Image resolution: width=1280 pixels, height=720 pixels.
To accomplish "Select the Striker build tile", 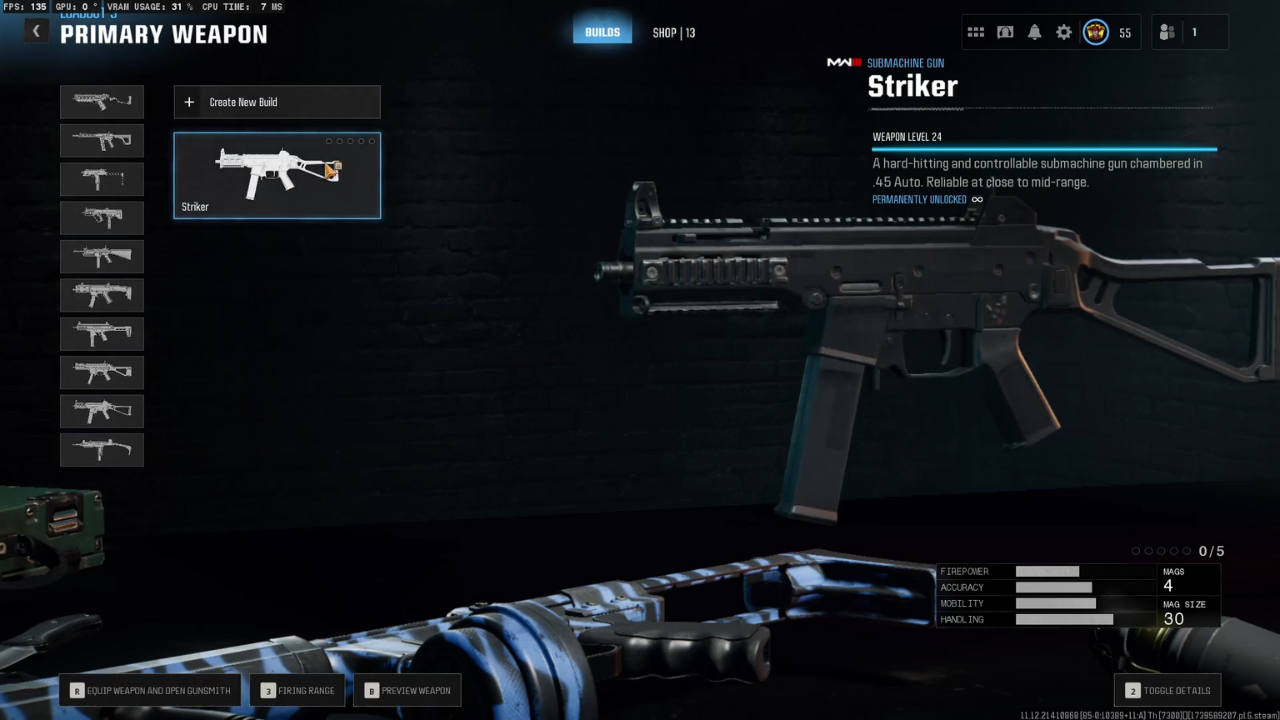I will pyautogui.click(x=277, y=176).
